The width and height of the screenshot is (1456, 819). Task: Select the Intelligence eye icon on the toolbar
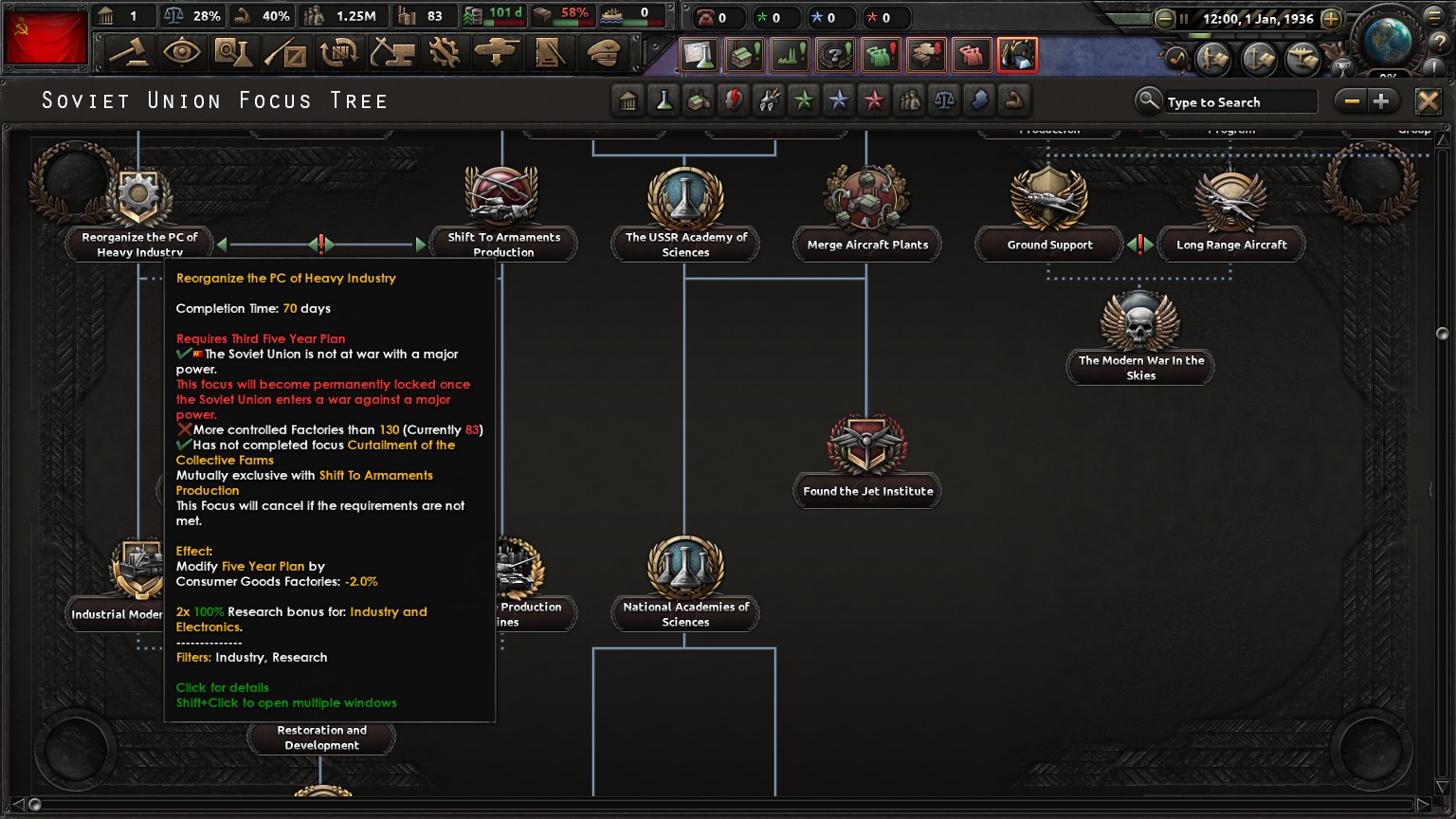coord(183,54)
